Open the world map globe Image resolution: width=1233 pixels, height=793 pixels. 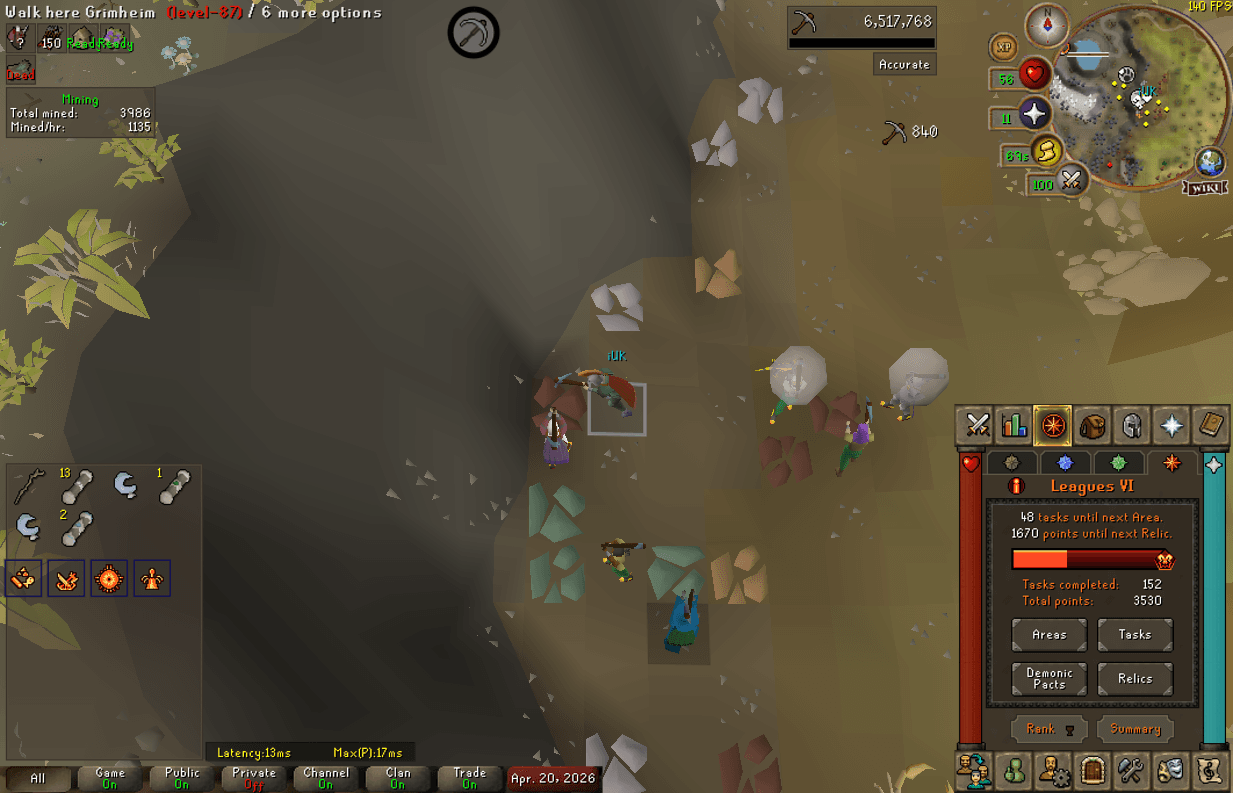[x=1210, y=162]
